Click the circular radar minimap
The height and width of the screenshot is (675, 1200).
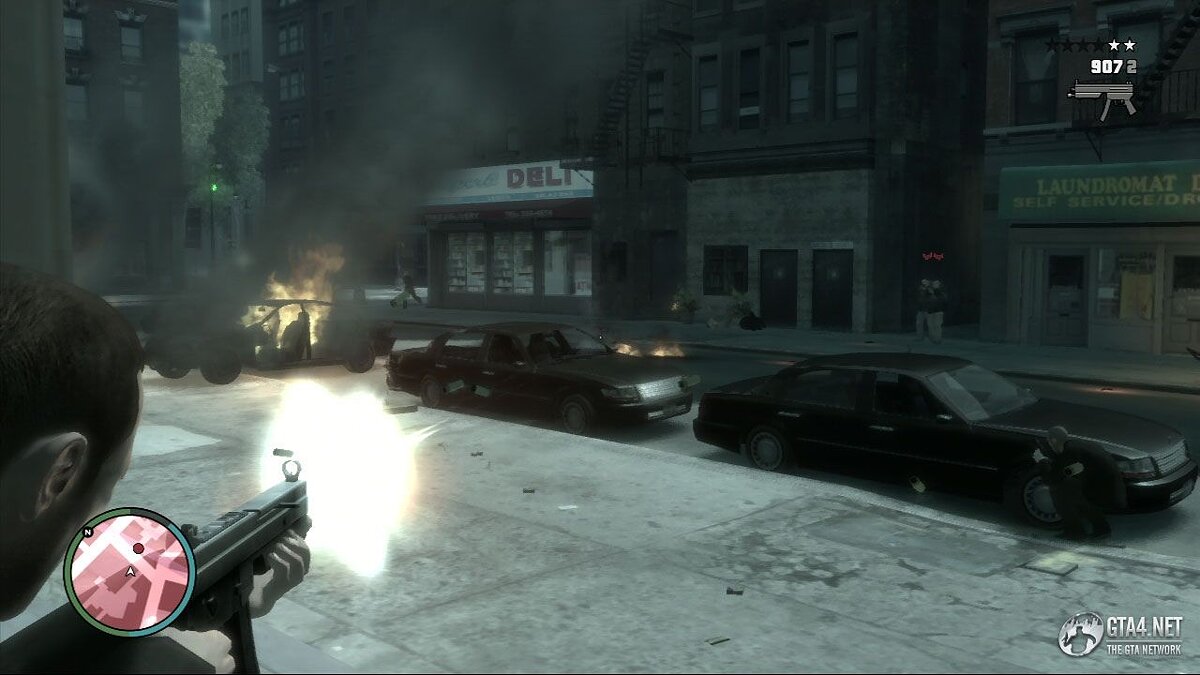click(x=130, y=571)
